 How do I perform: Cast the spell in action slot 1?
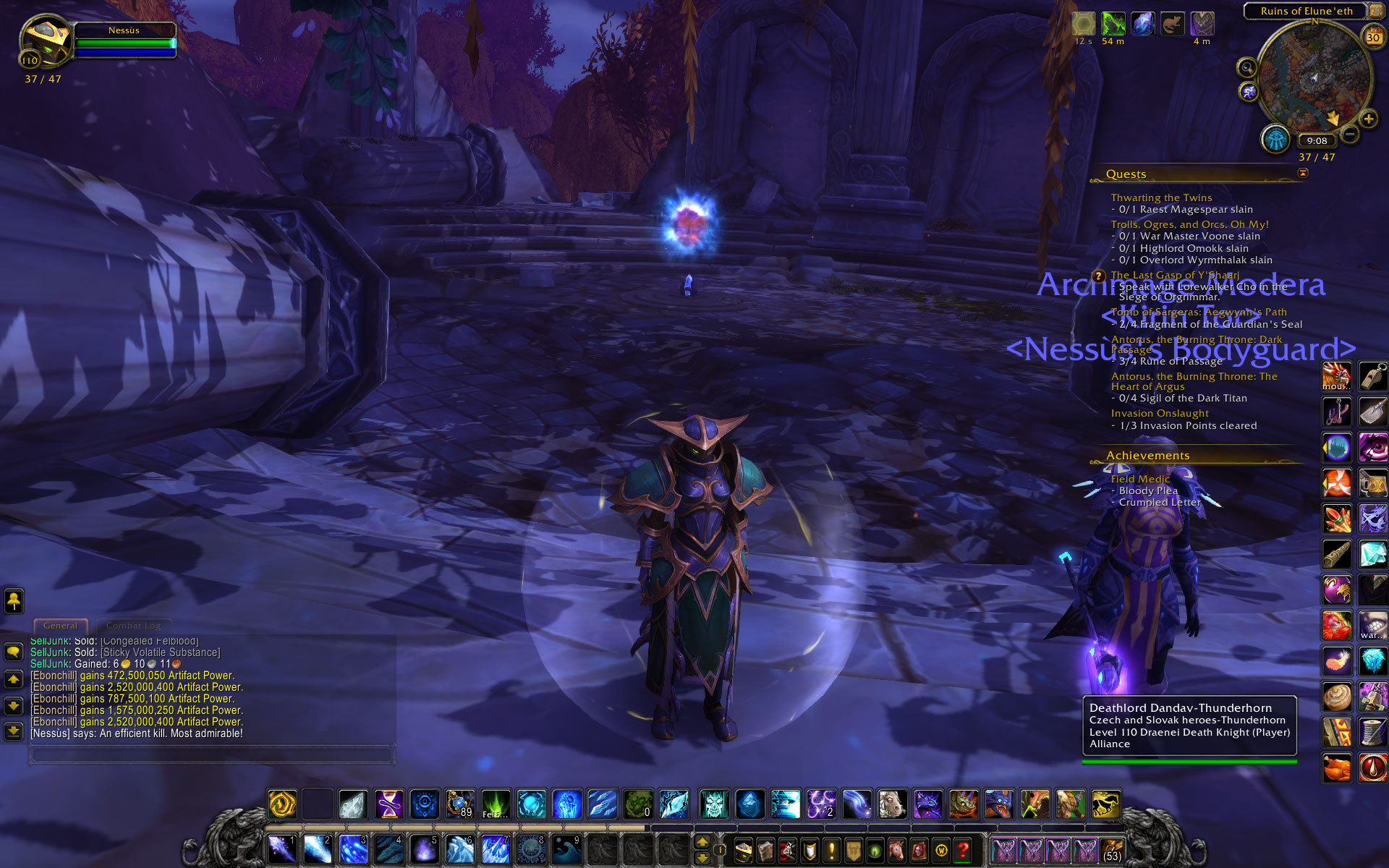[281, 849]
